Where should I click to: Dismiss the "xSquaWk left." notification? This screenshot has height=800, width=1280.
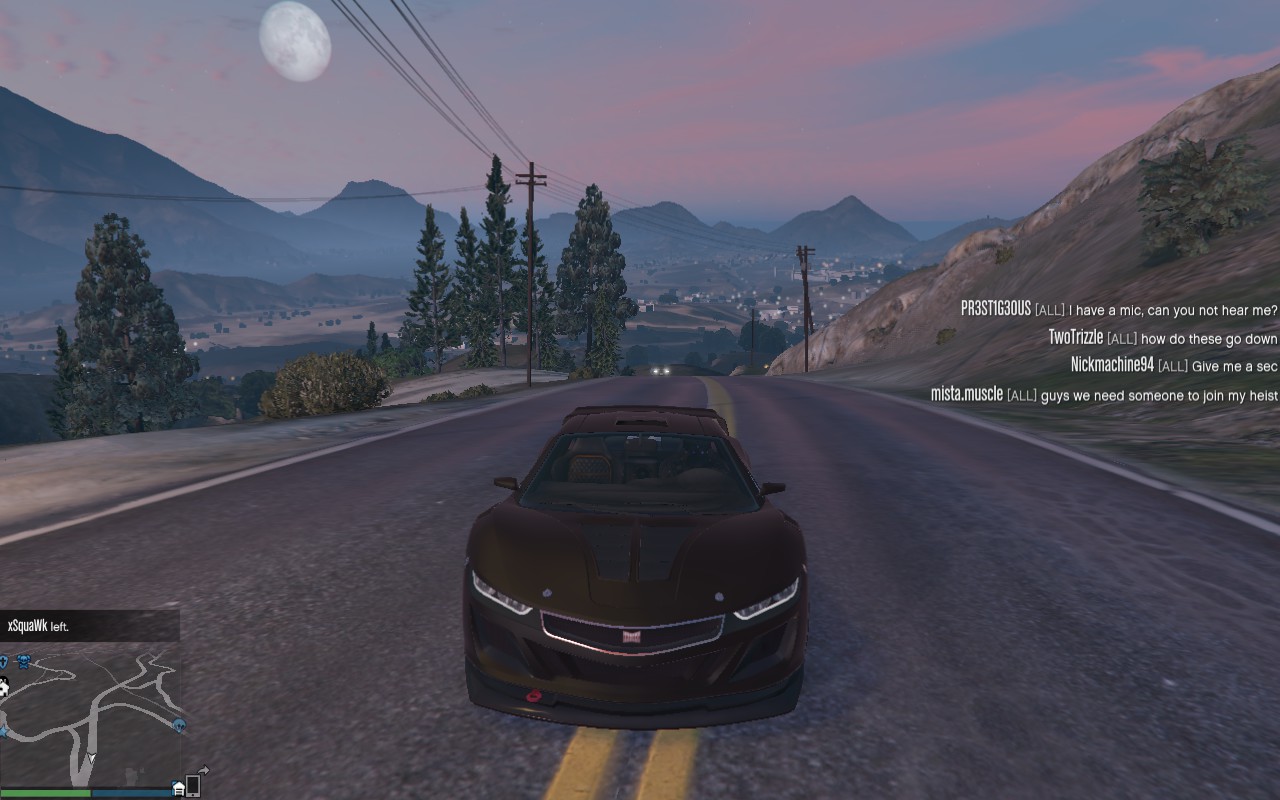tap(89, 626)
